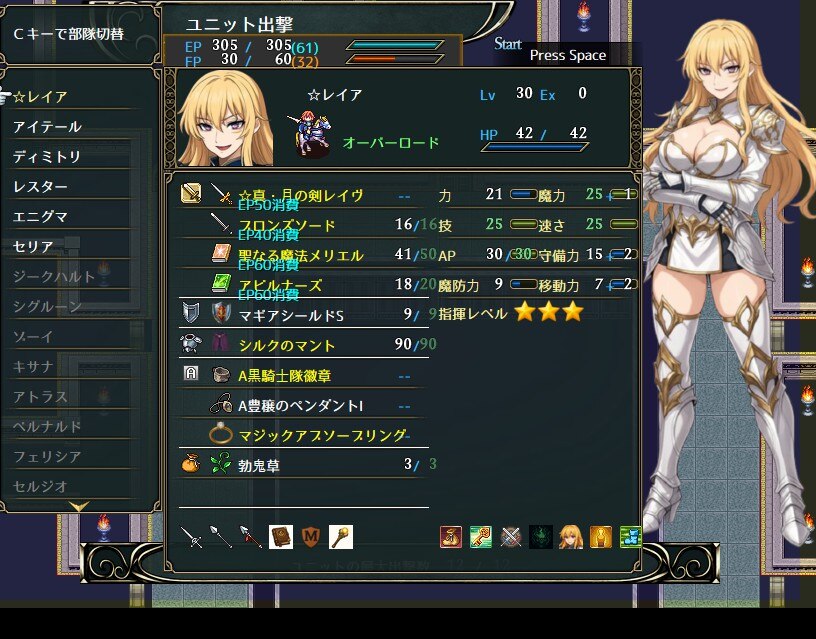Viewport: 816px width, 639px height.
Task: Select the 真・月の剣レイヴ weapon row
Action: click(300, 195)
